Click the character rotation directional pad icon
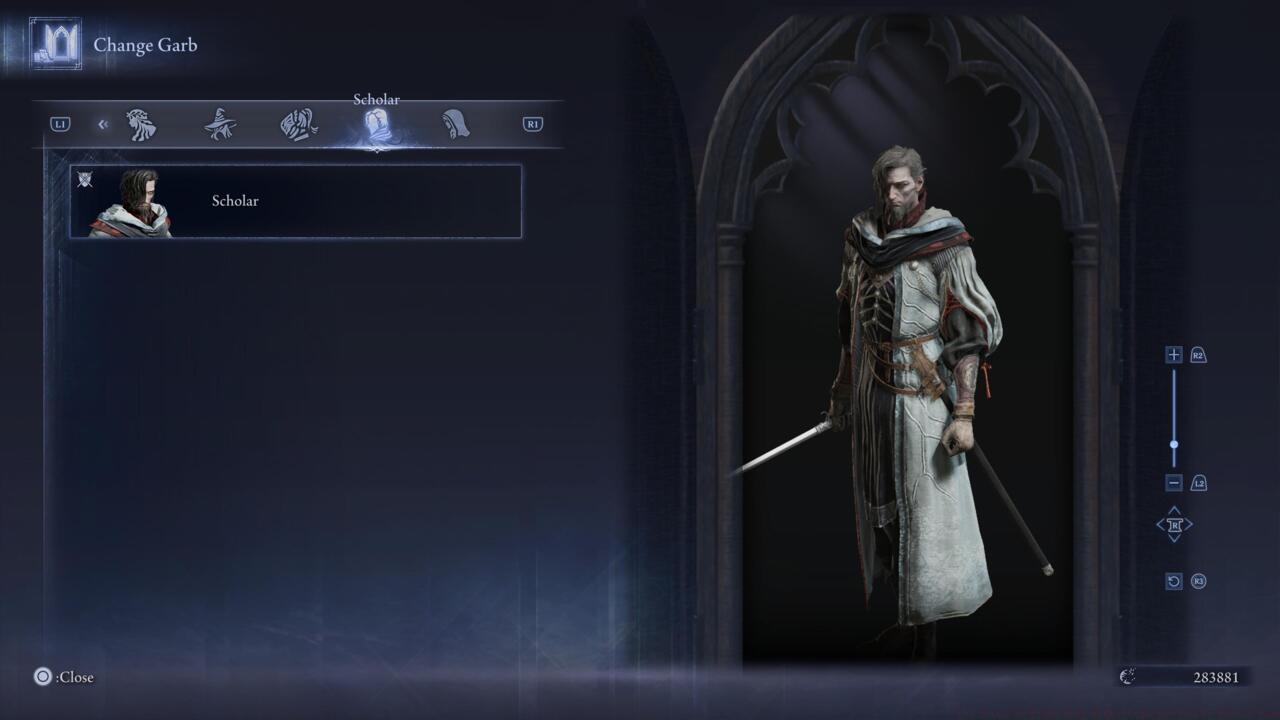The height and width of the screenshot is (720, 1280). tap(1175, 524)
